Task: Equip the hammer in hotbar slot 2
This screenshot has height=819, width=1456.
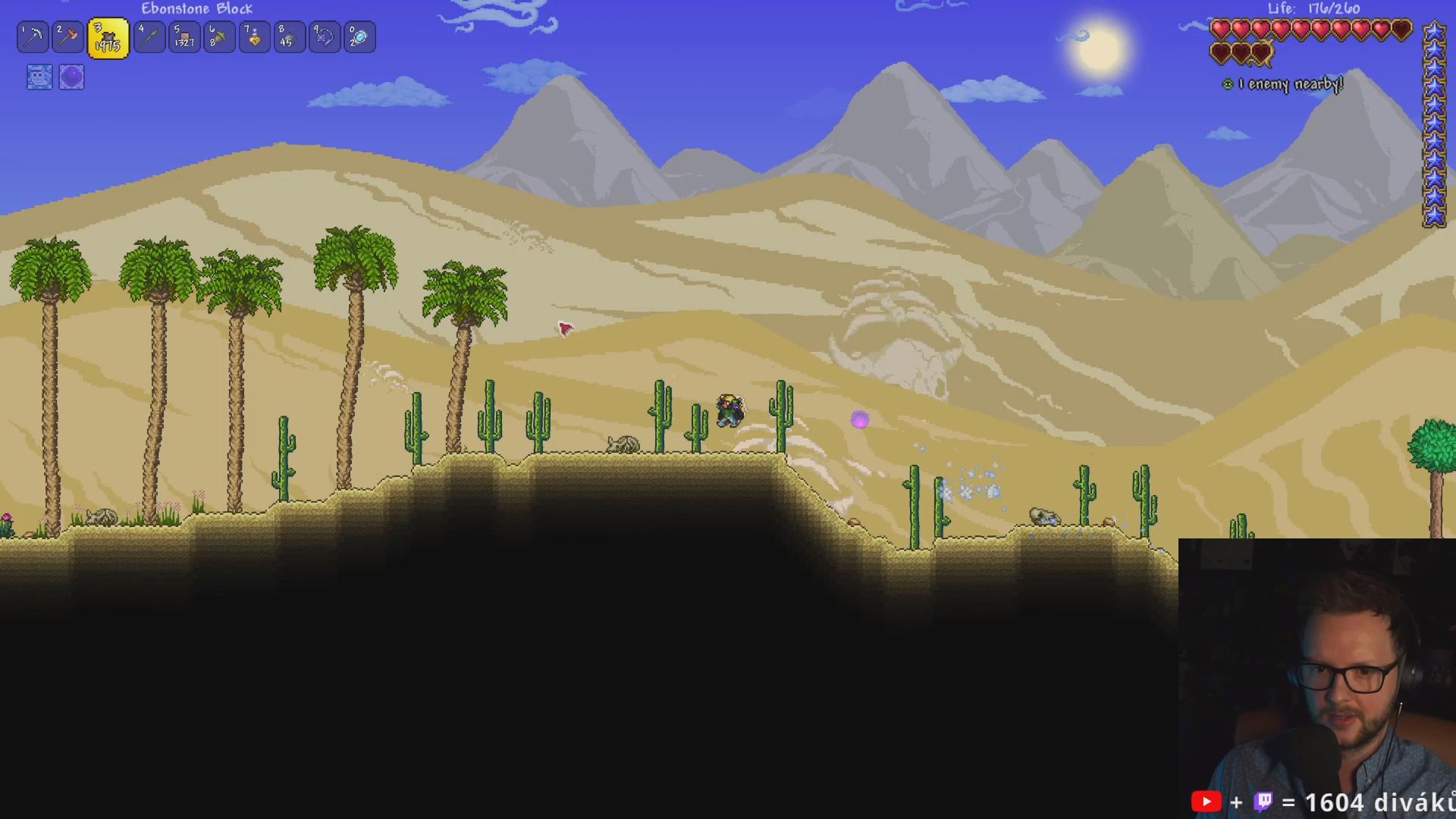Action: pos(67,37)
